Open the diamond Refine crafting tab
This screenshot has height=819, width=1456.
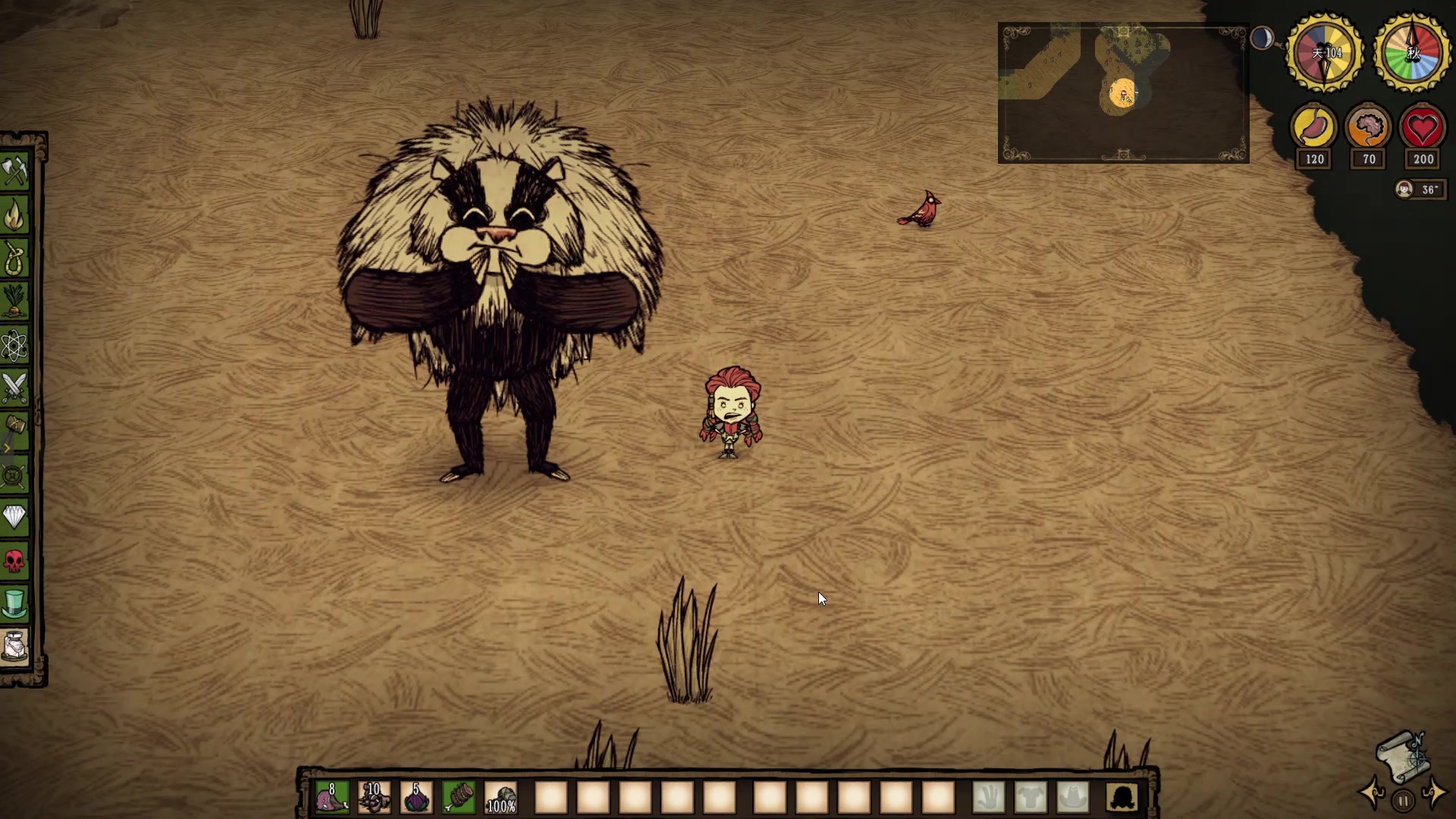tap(14, 517)
